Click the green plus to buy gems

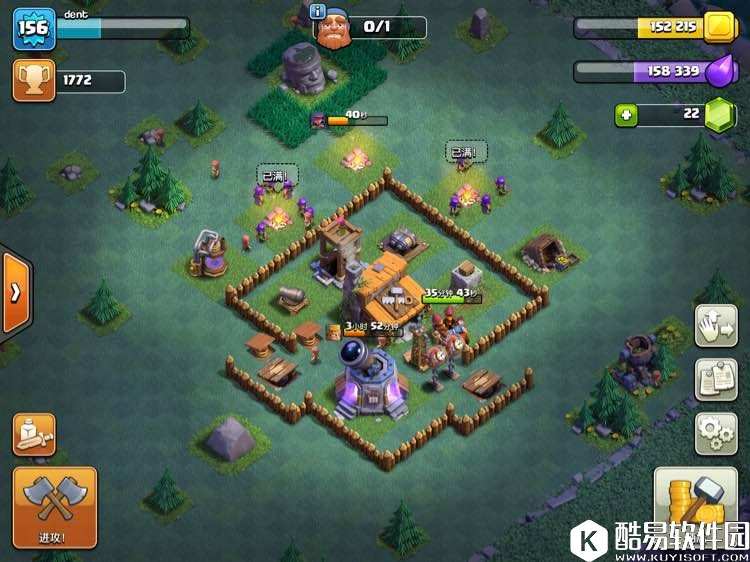627,115
